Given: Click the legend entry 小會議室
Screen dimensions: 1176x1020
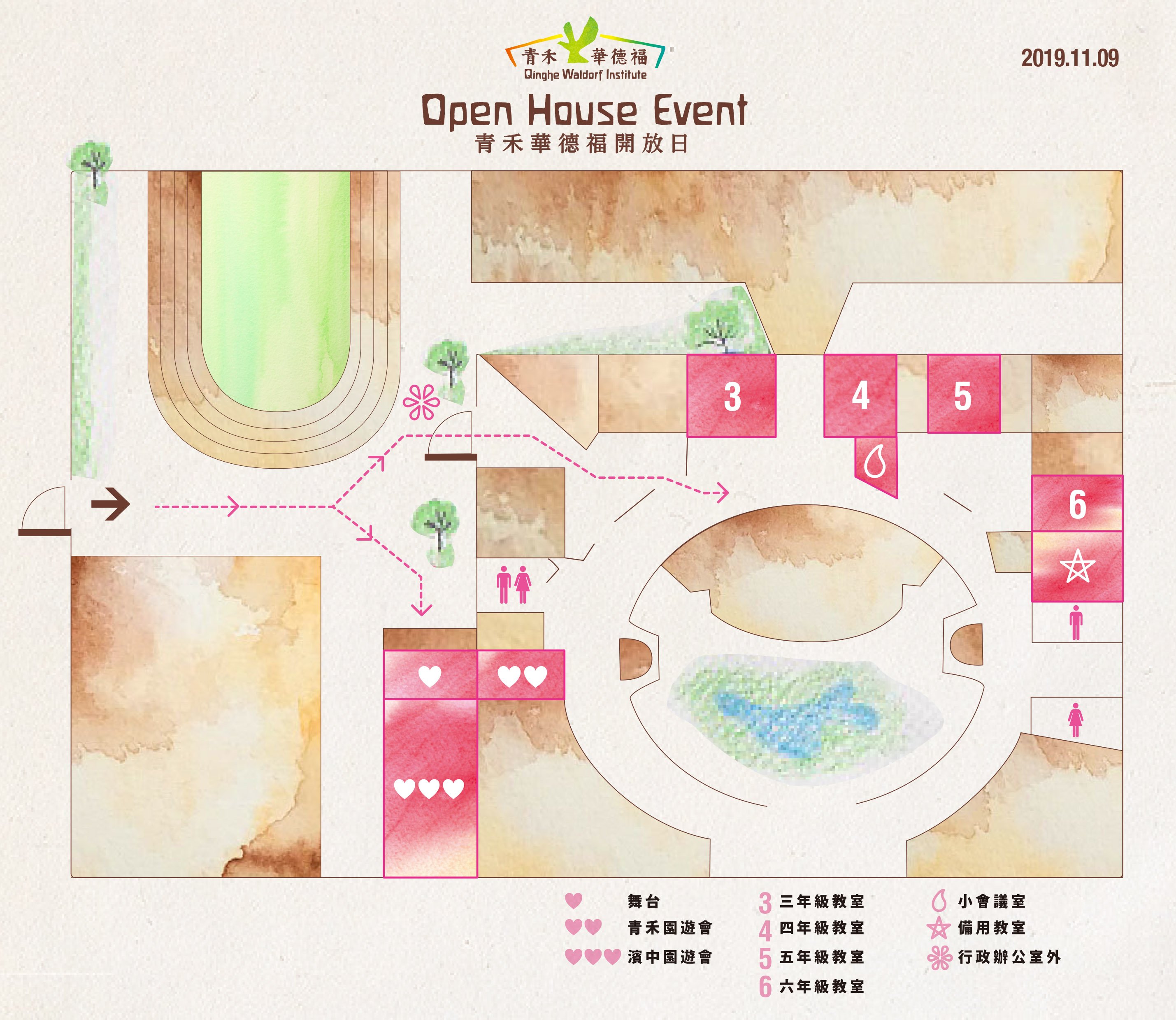Looking at the screenshot, I should [x=991, y=902].
